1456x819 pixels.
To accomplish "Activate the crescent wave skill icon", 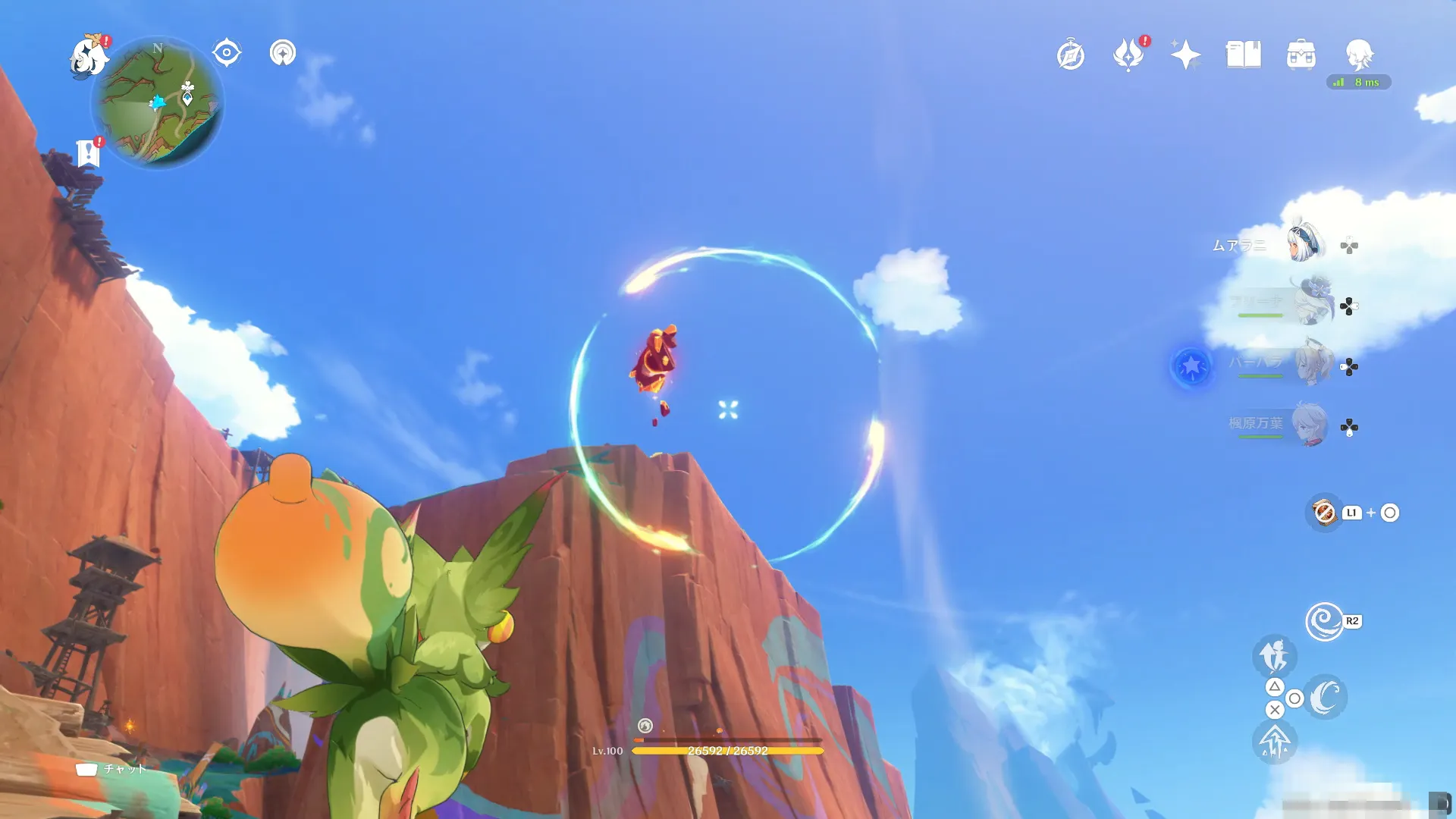I will point(1326,697).
